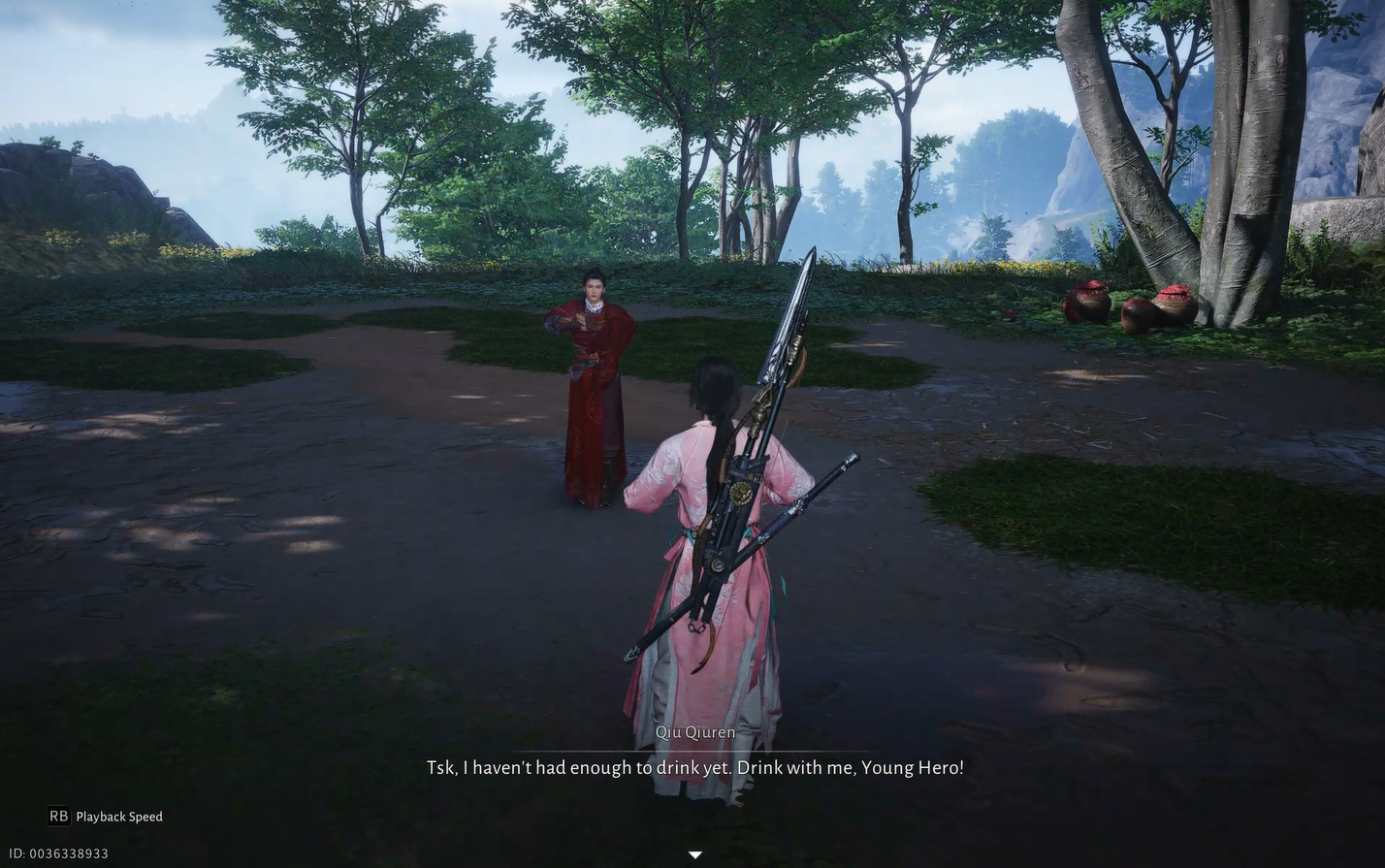Click the Playback Speed control

point(118,816)
